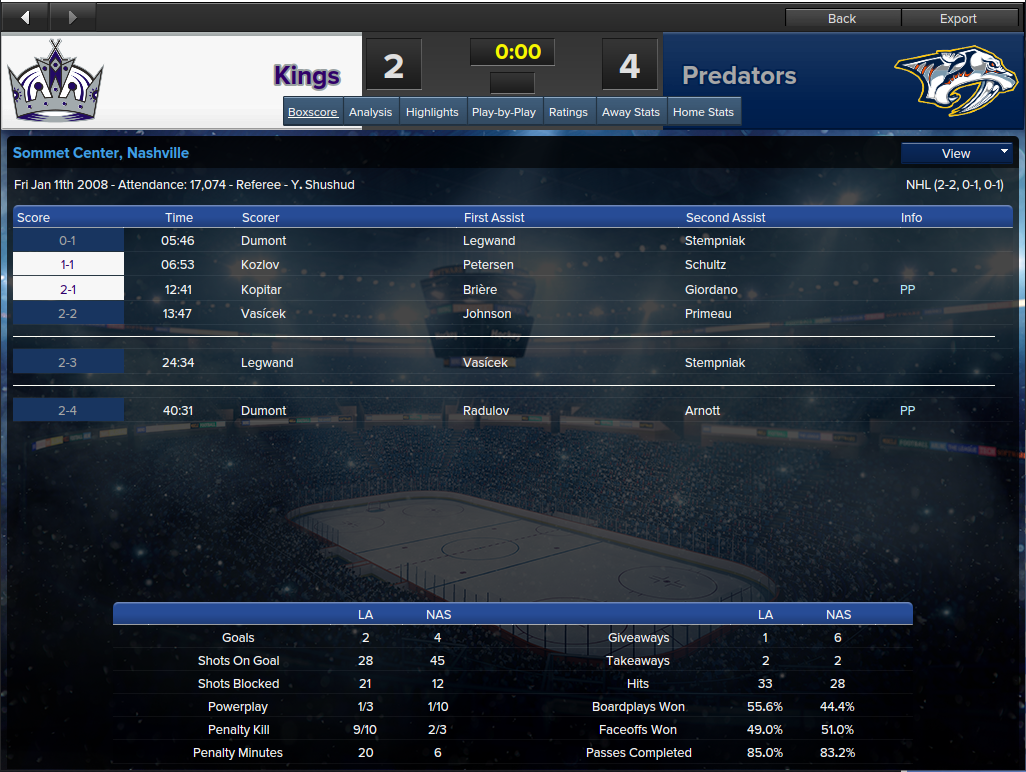Click the Kings crown logo

click(56, 80)
